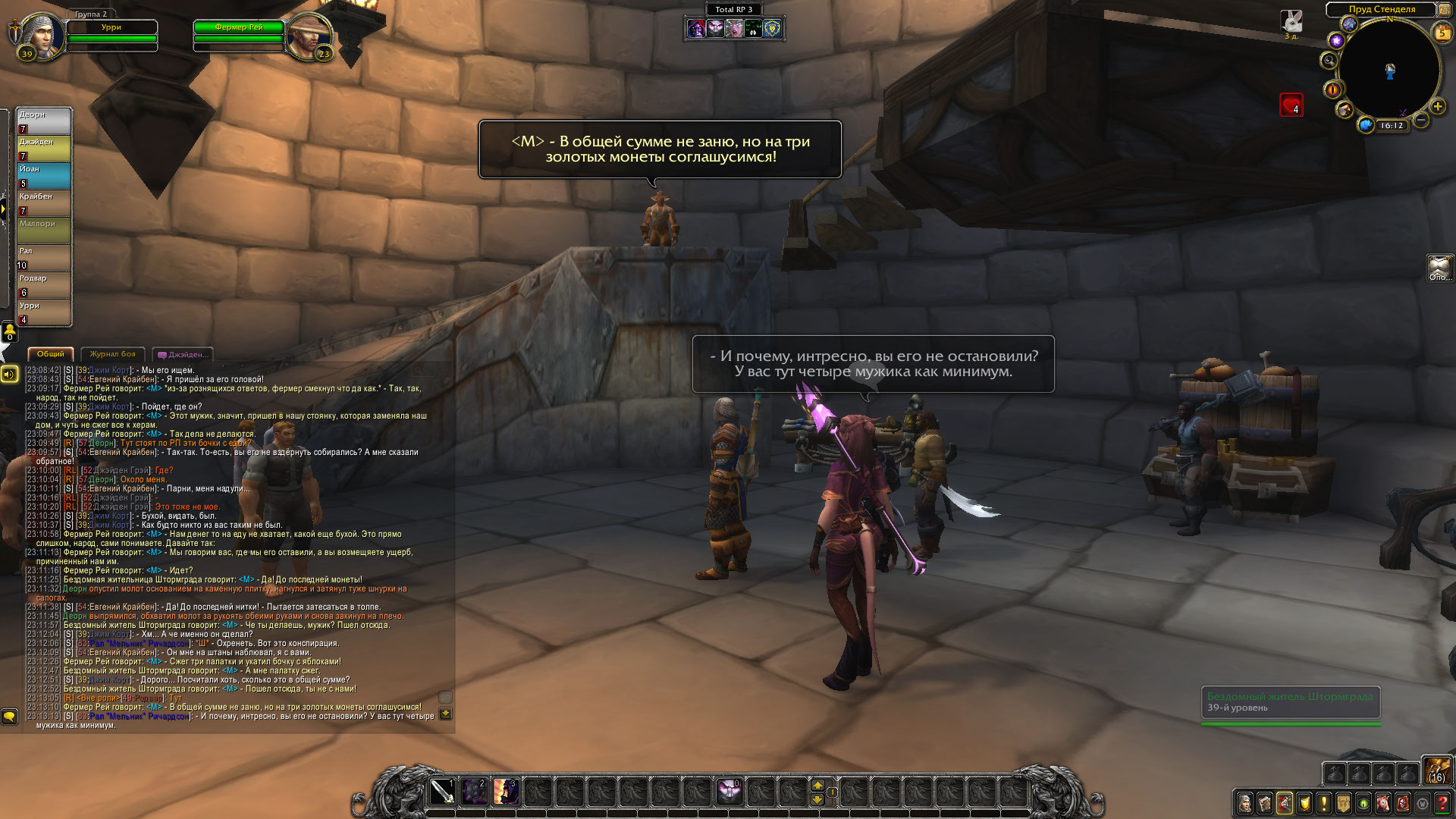Viewport: 1456px width, 819px height.
Task: Open the red question mark help button
Action: click(x=1442, y=802)
